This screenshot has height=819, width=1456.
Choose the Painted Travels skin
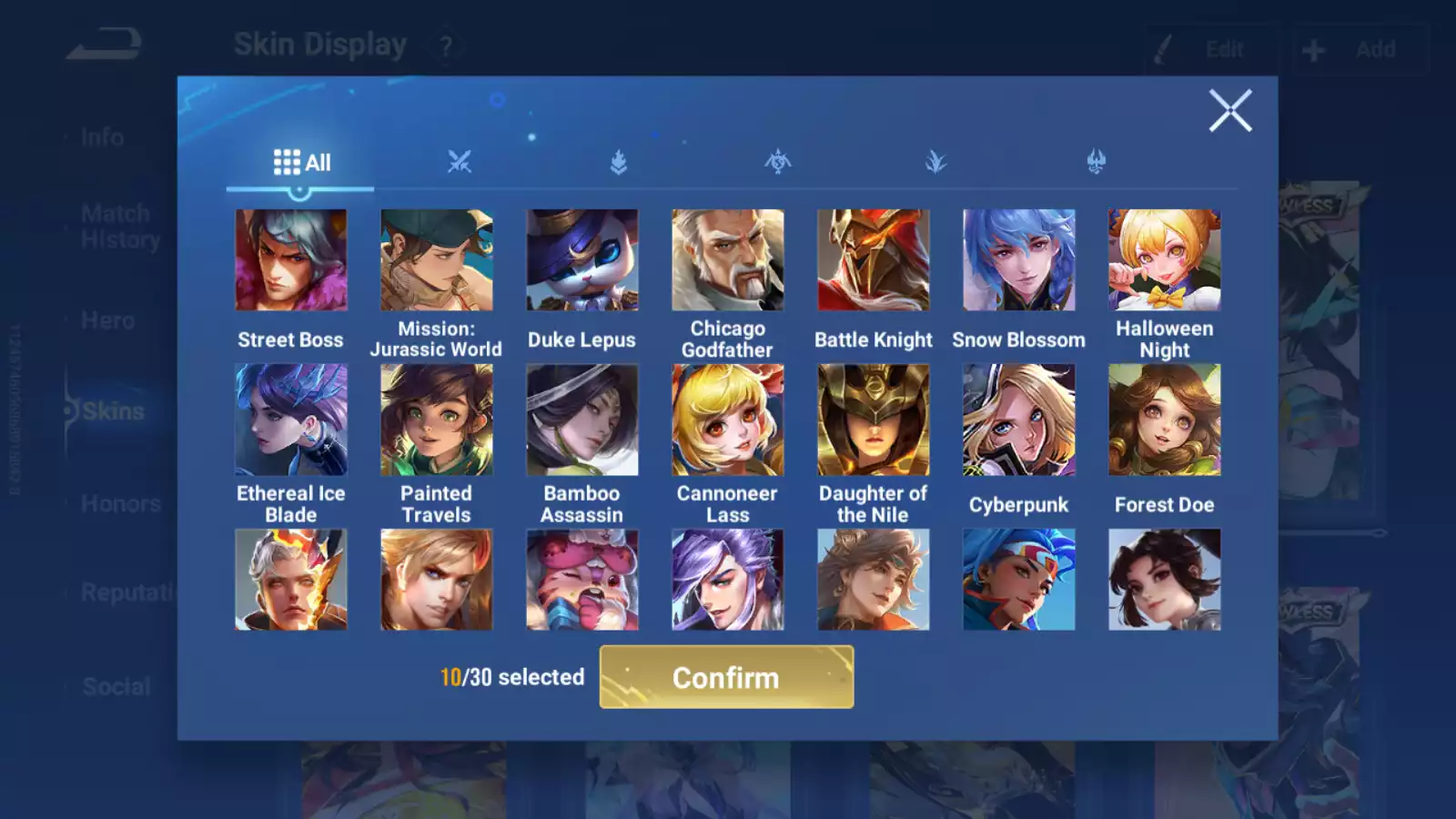[436, 420]
